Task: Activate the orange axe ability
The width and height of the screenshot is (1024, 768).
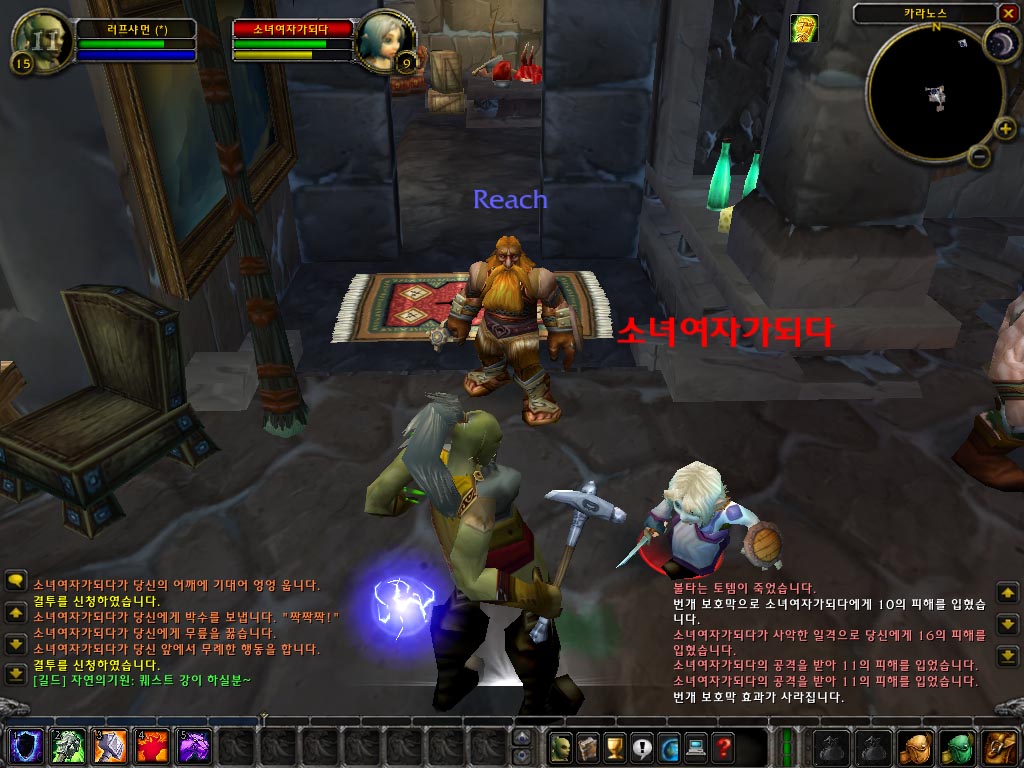Action: click(107, 746)
